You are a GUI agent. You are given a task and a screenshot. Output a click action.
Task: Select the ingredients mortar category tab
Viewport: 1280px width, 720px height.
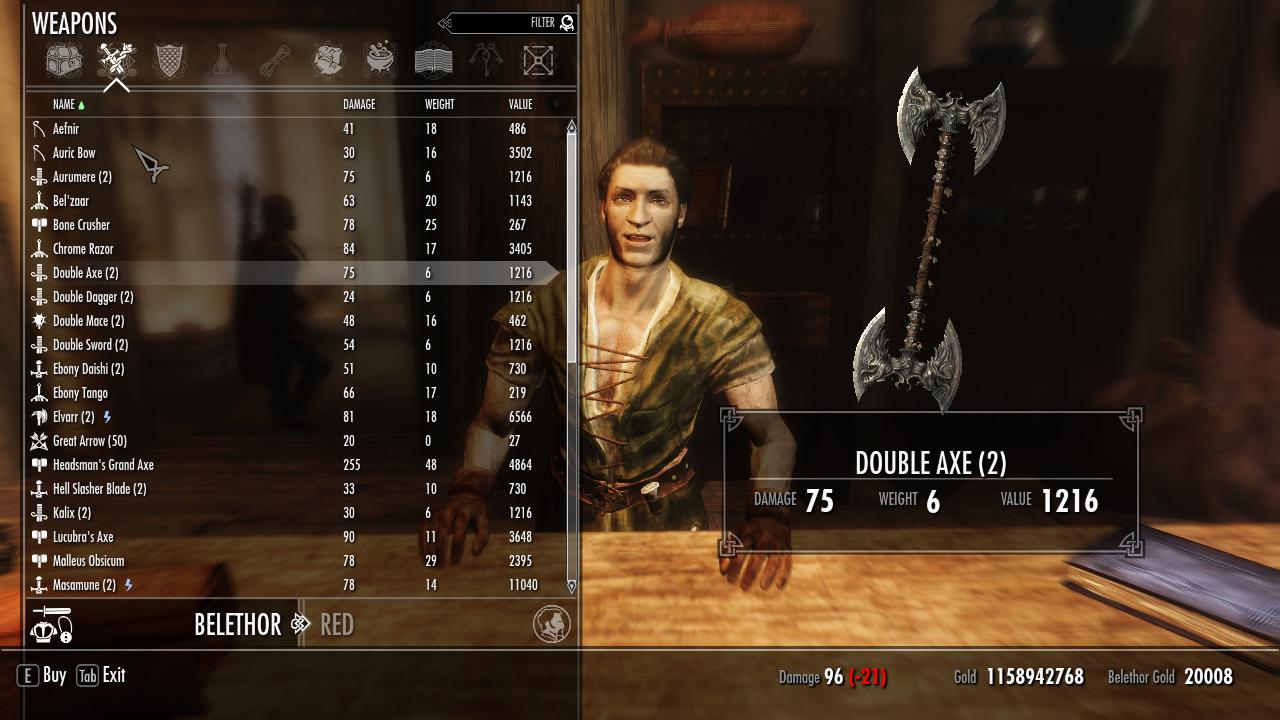pyautogui.click(x=380, y=61)
